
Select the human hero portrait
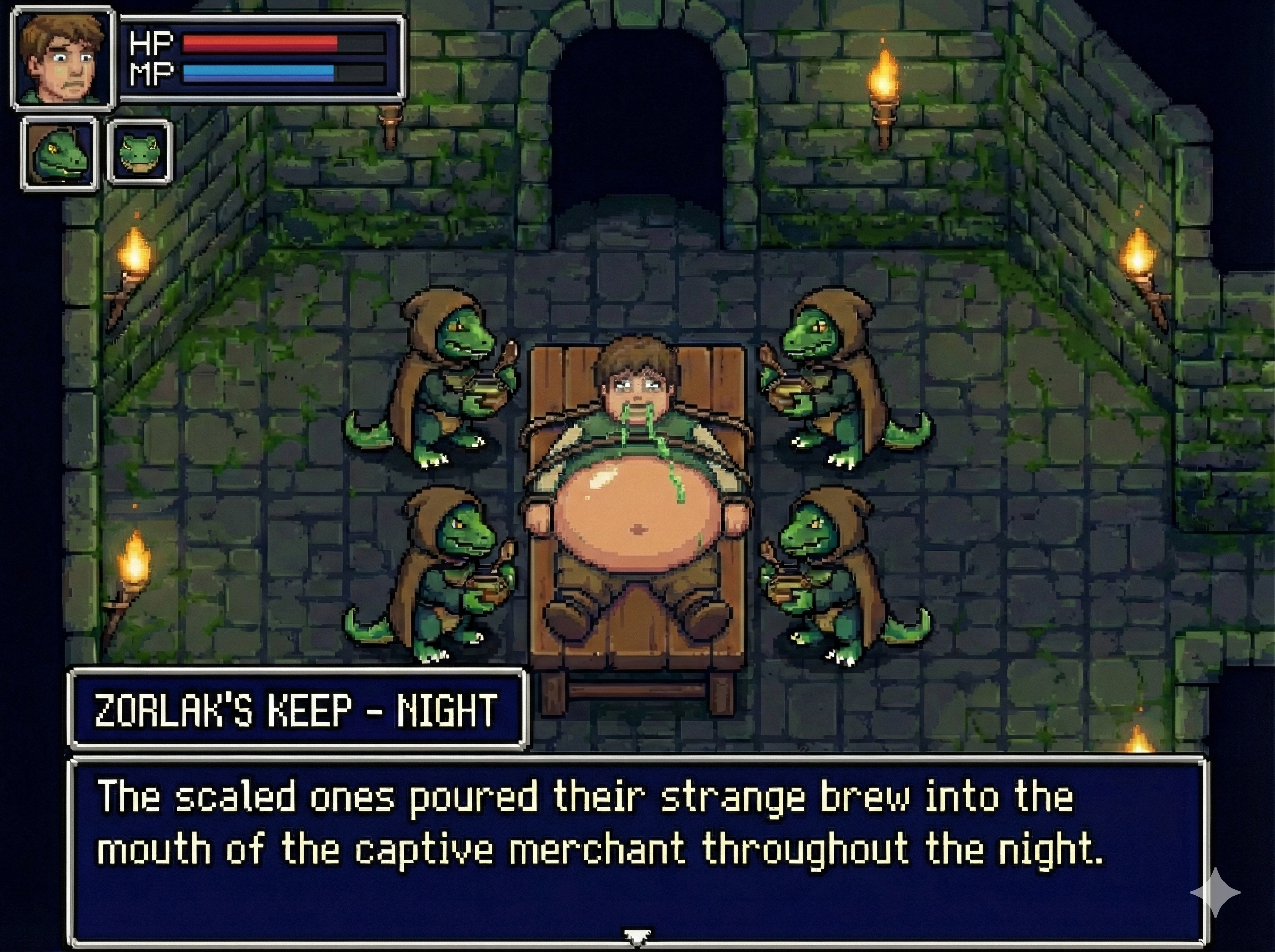point(63,57)
